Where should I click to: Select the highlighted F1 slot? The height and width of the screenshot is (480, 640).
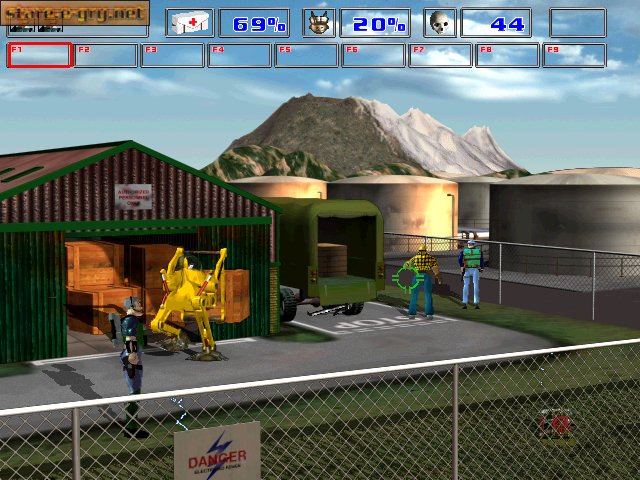(39, 55)
